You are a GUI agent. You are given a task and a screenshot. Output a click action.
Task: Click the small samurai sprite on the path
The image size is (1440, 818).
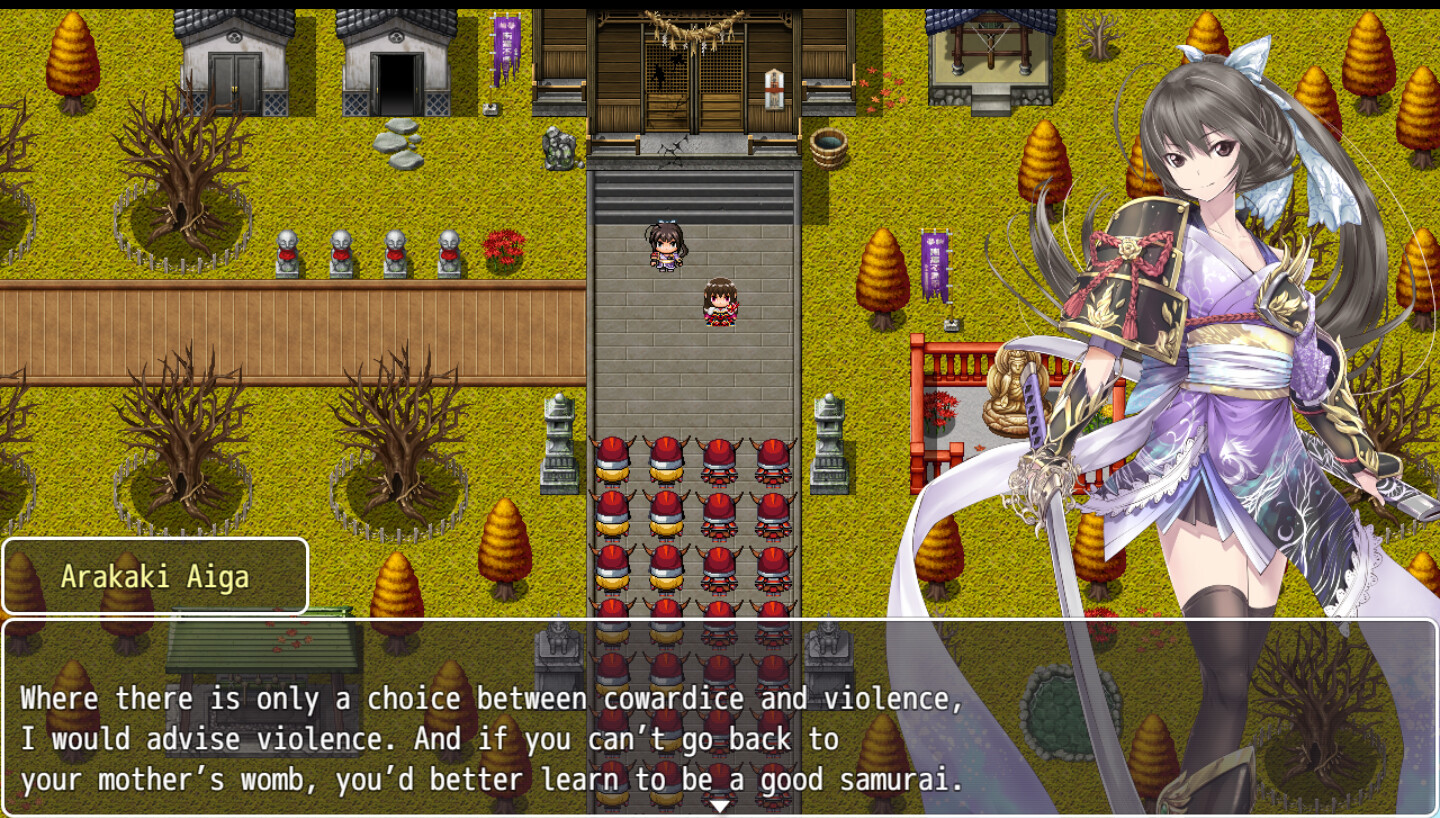(668, 243)
